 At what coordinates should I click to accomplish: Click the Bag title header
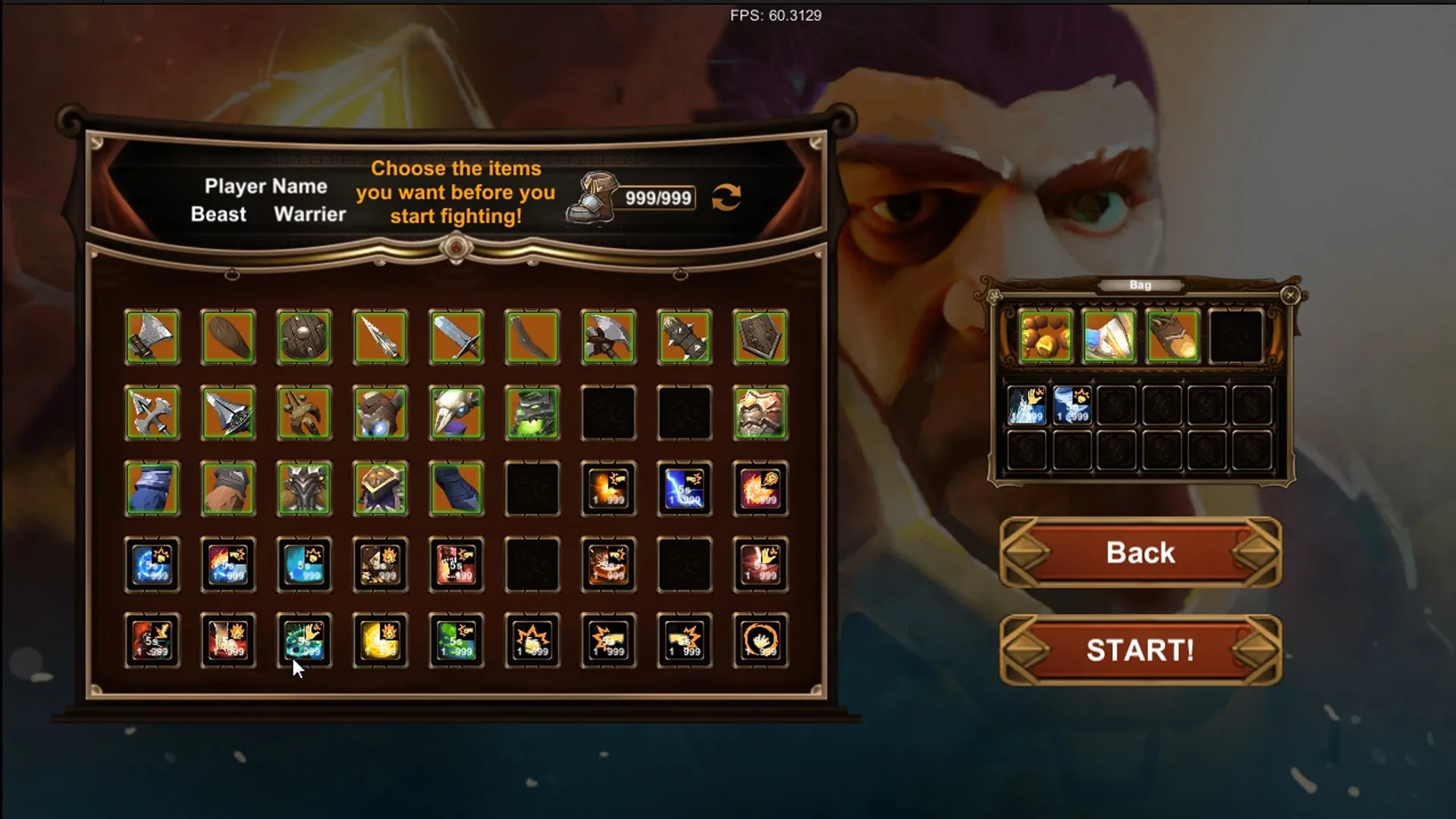tap(1139, 285)
